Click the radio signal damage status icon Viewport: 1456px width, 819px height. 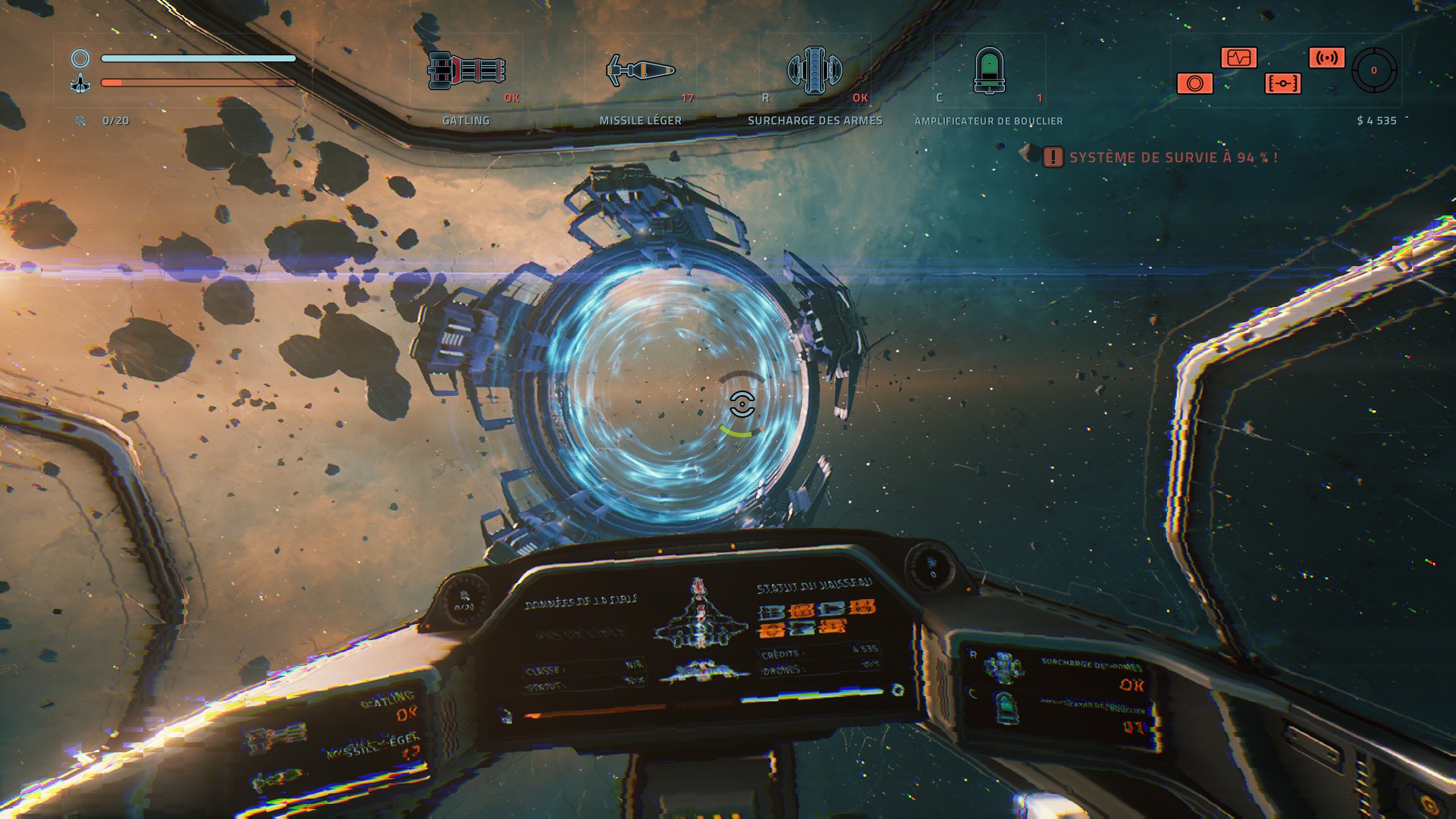click(x=1326, y=58)
